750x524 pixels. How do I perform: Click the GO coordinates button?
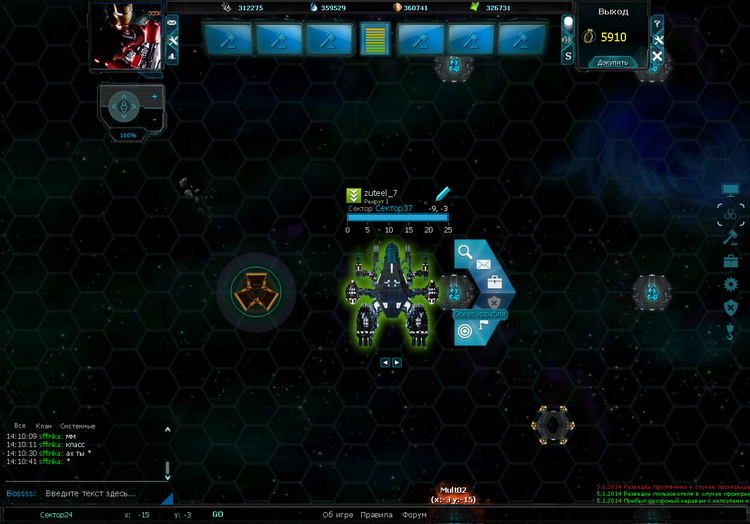click(217, 514)
